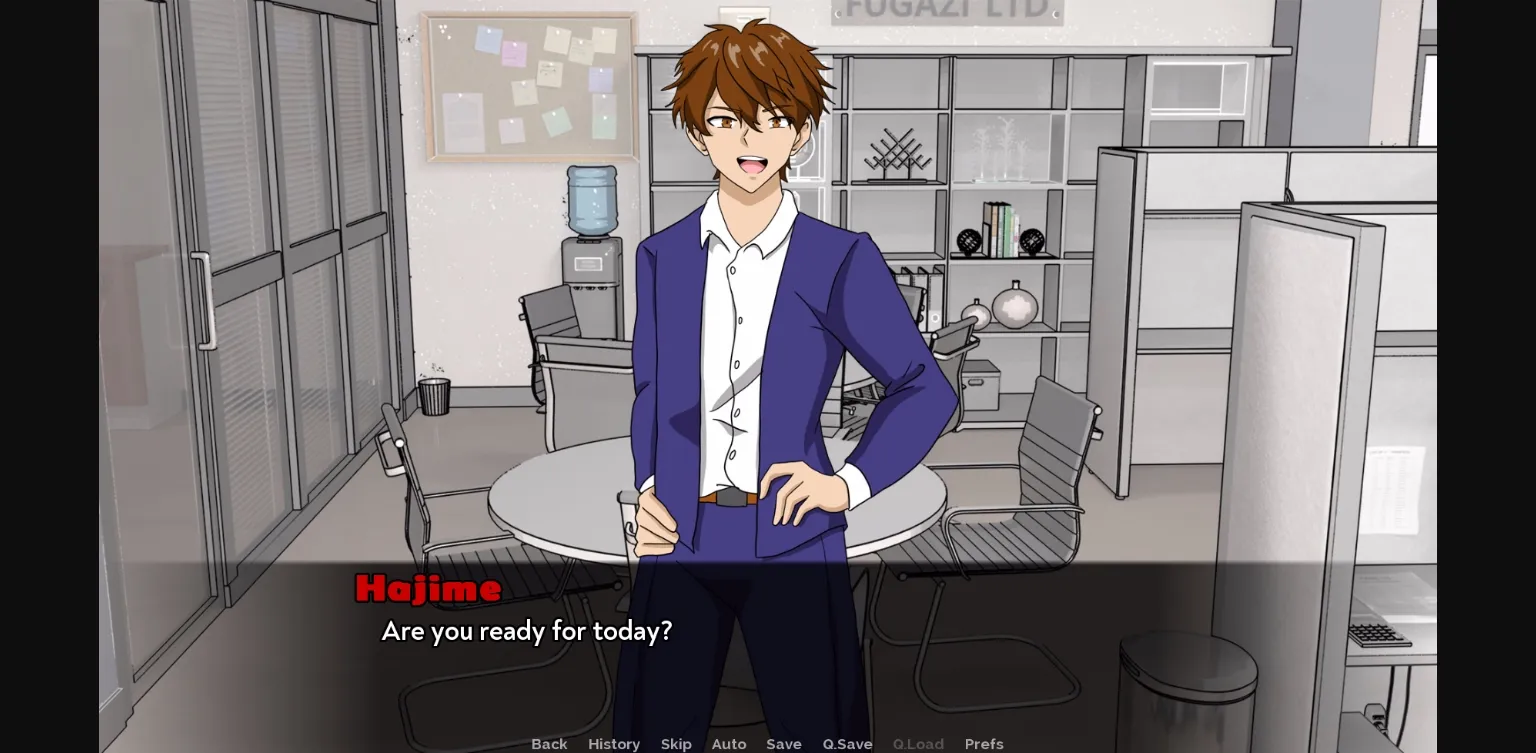This screenshot has width=1536, height=753.
Task: Open Prefs to adjust game settings
Action: point(984,744)
